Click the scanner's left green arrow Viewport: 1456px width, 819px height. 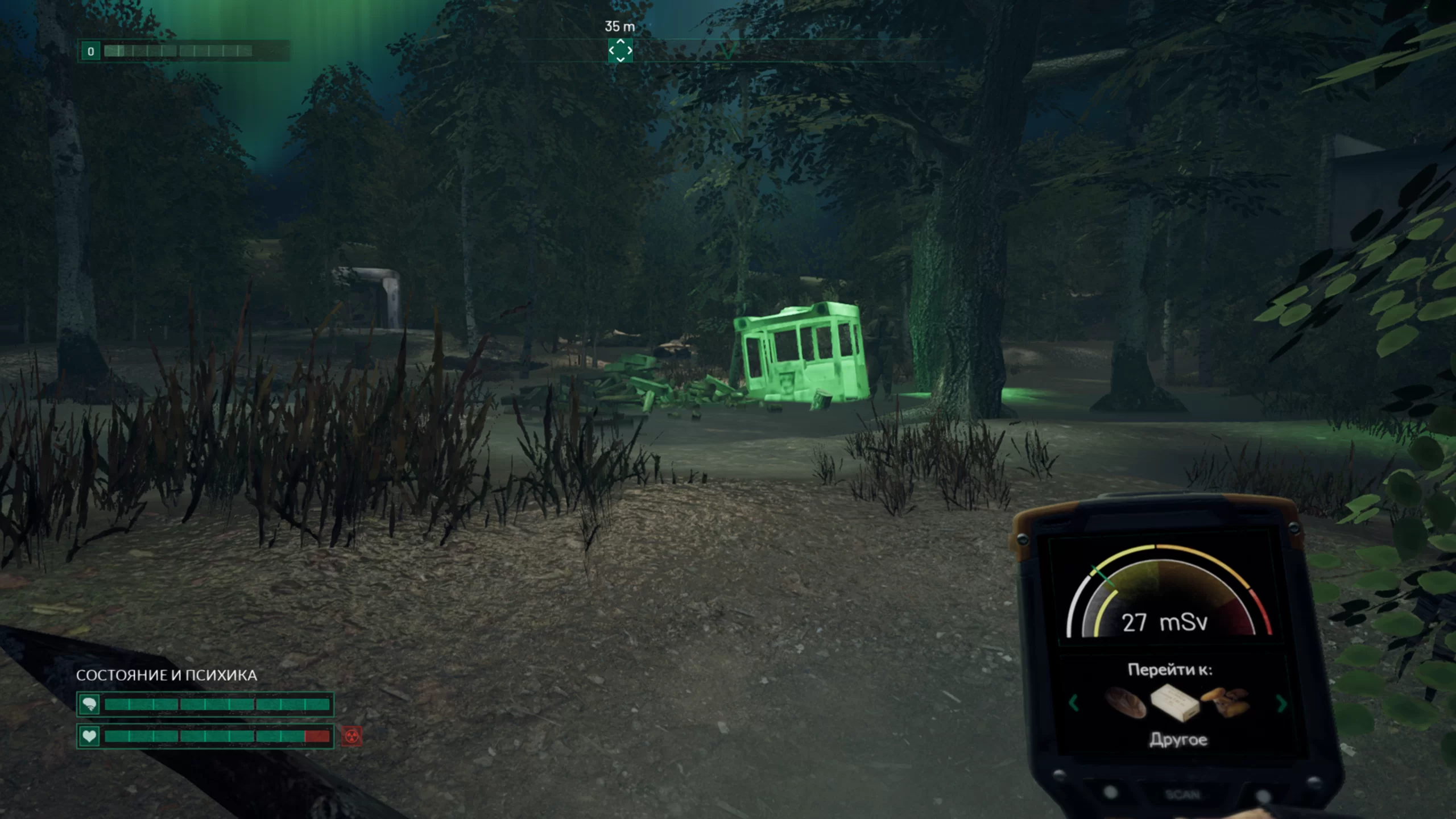[1074, 703]
